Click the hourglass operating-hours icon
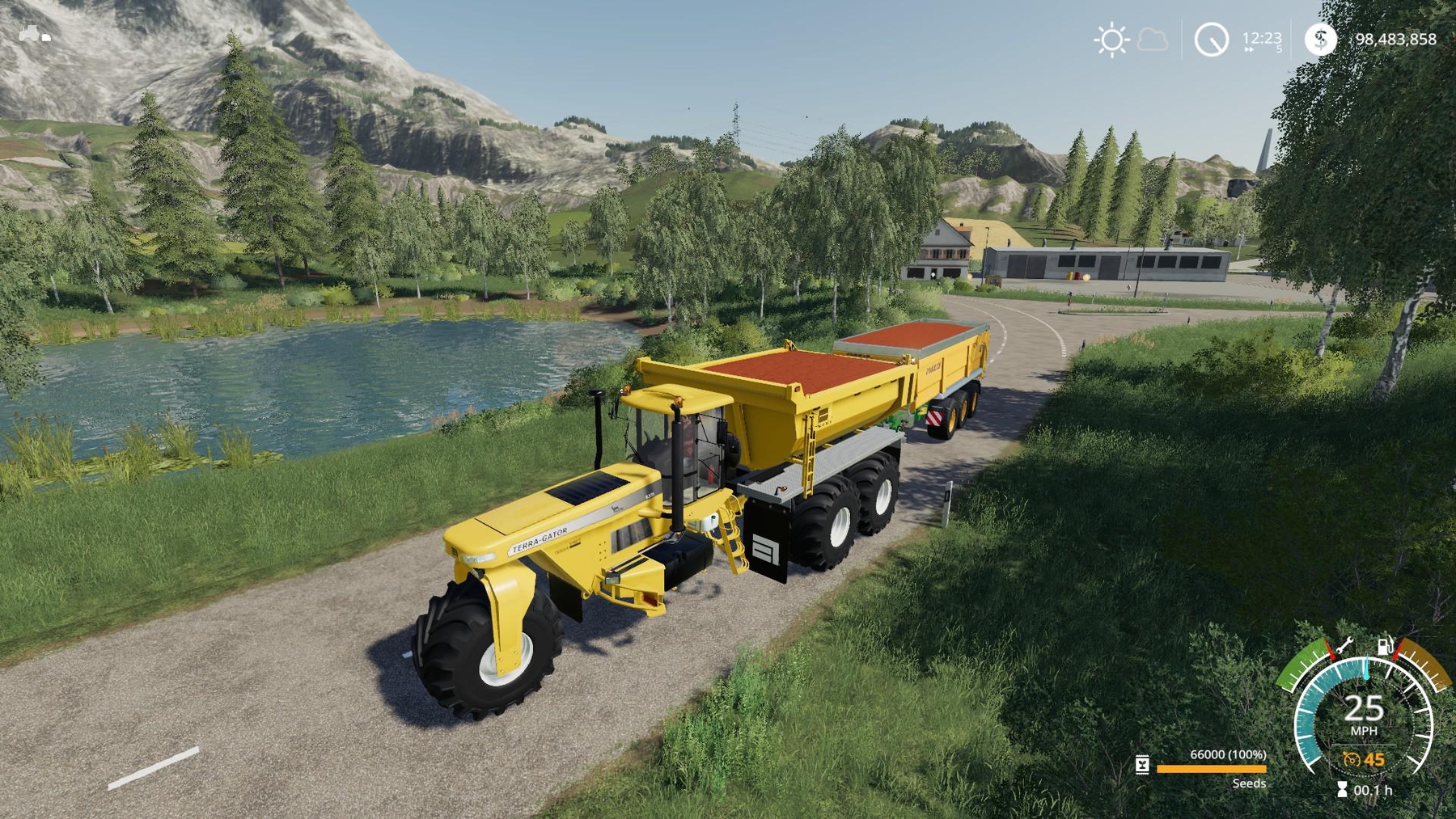This screenshot has width=1456, height=819. 1342,790
